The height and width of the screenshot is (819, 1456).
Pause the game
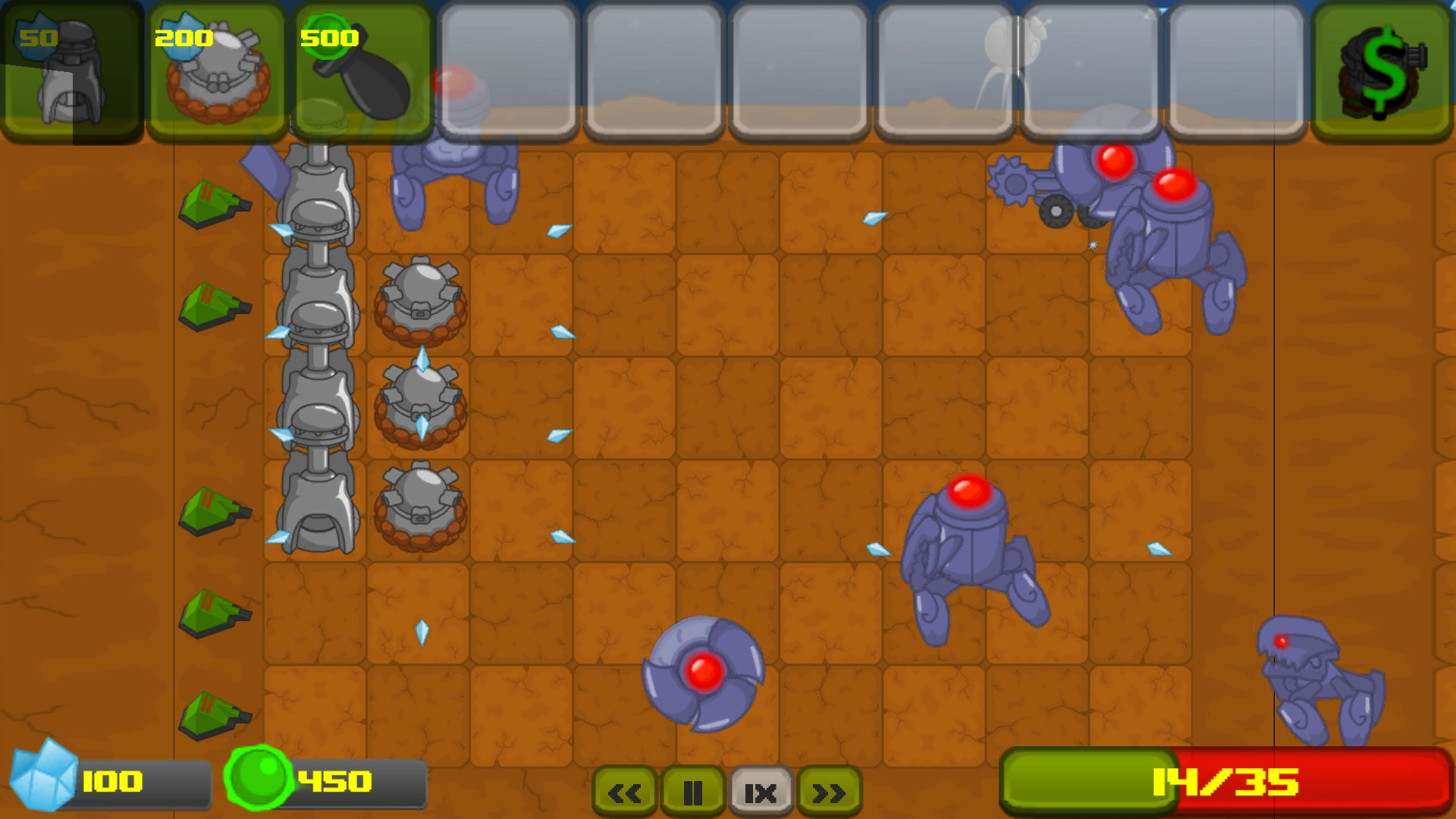point(694,791)
